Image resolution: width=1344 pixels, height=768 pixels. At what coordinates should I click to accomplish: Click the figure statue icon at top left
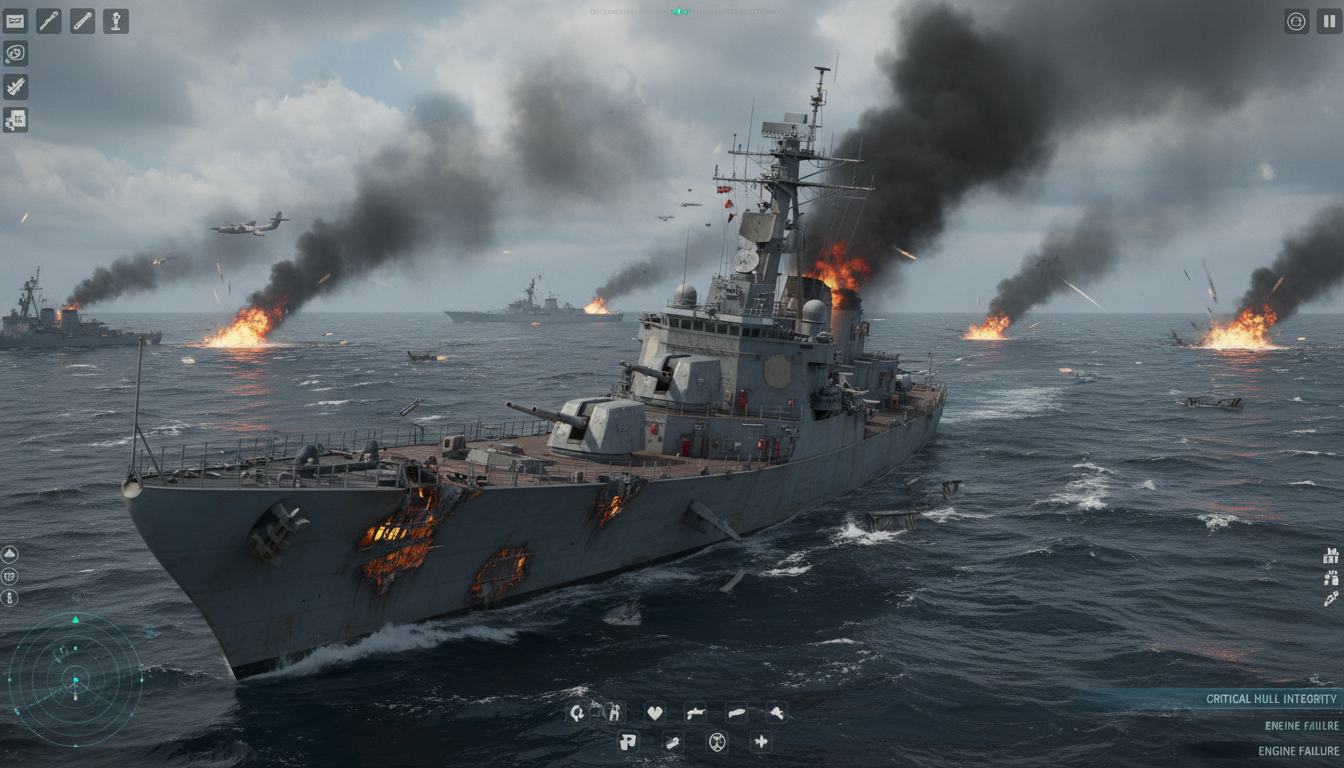116,21
